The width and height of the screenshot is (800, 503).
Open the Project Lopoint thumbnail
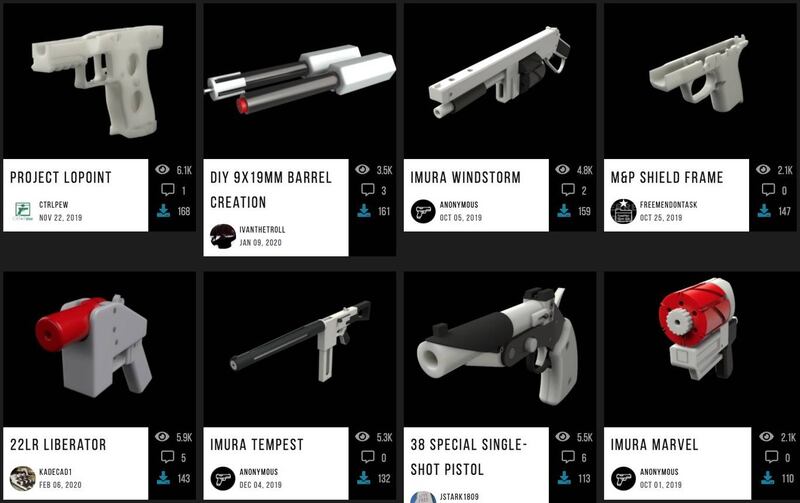click(99, 80)
